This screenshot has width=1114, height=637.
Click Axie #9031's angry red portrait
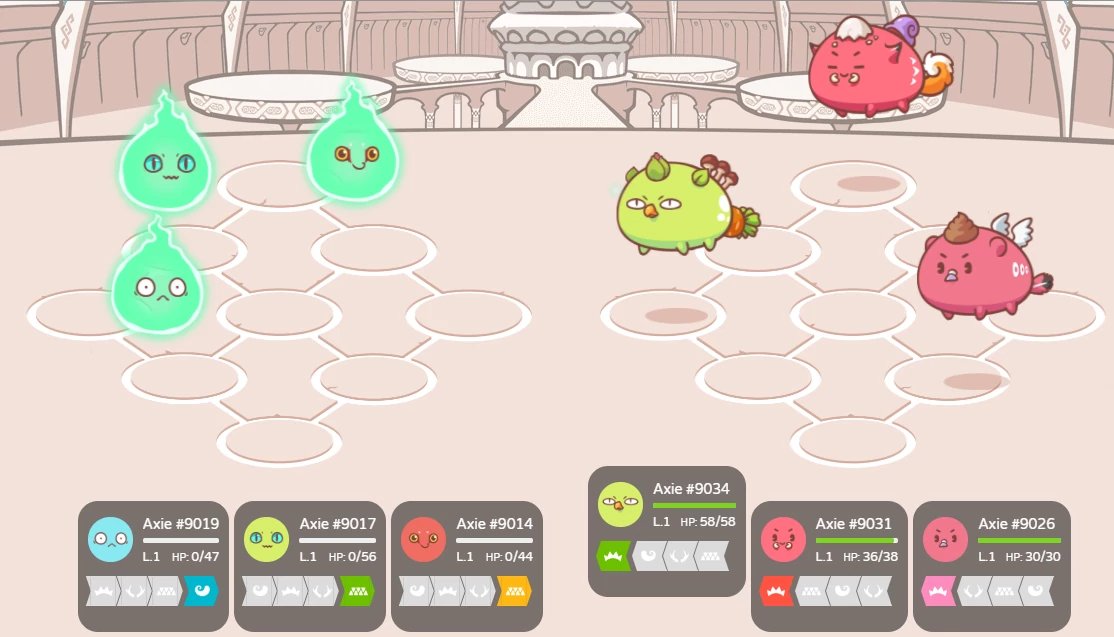click(x=783, y=539)
